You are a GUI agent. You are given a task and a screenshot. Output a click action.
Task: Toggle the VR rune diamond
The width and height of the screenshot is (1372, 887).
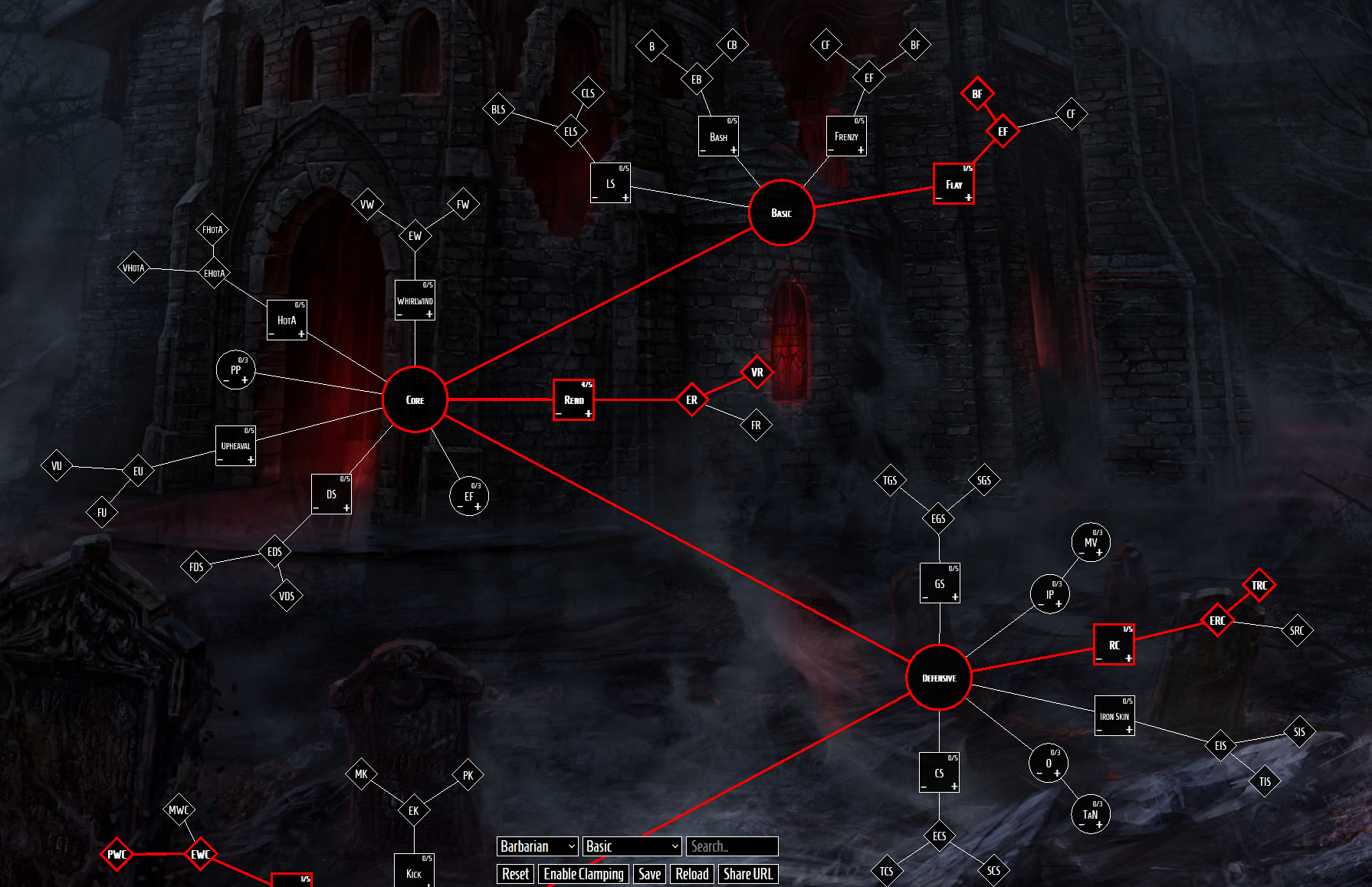point(756,373)
